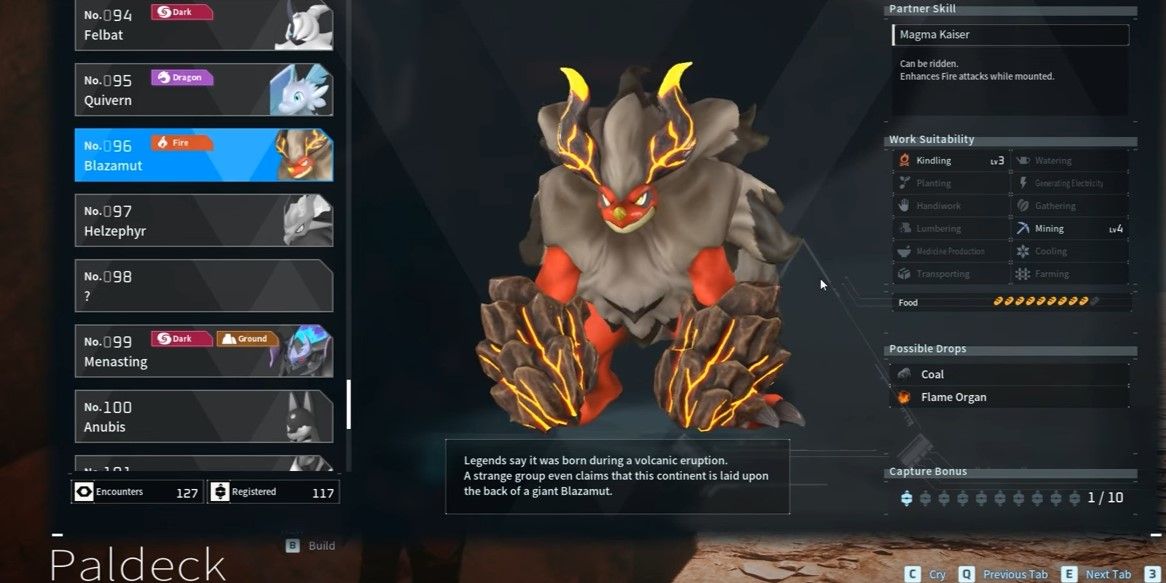Choose the Anubis No.100 entry
Screen dimensions: 1166x583
[x=203, y=416]
